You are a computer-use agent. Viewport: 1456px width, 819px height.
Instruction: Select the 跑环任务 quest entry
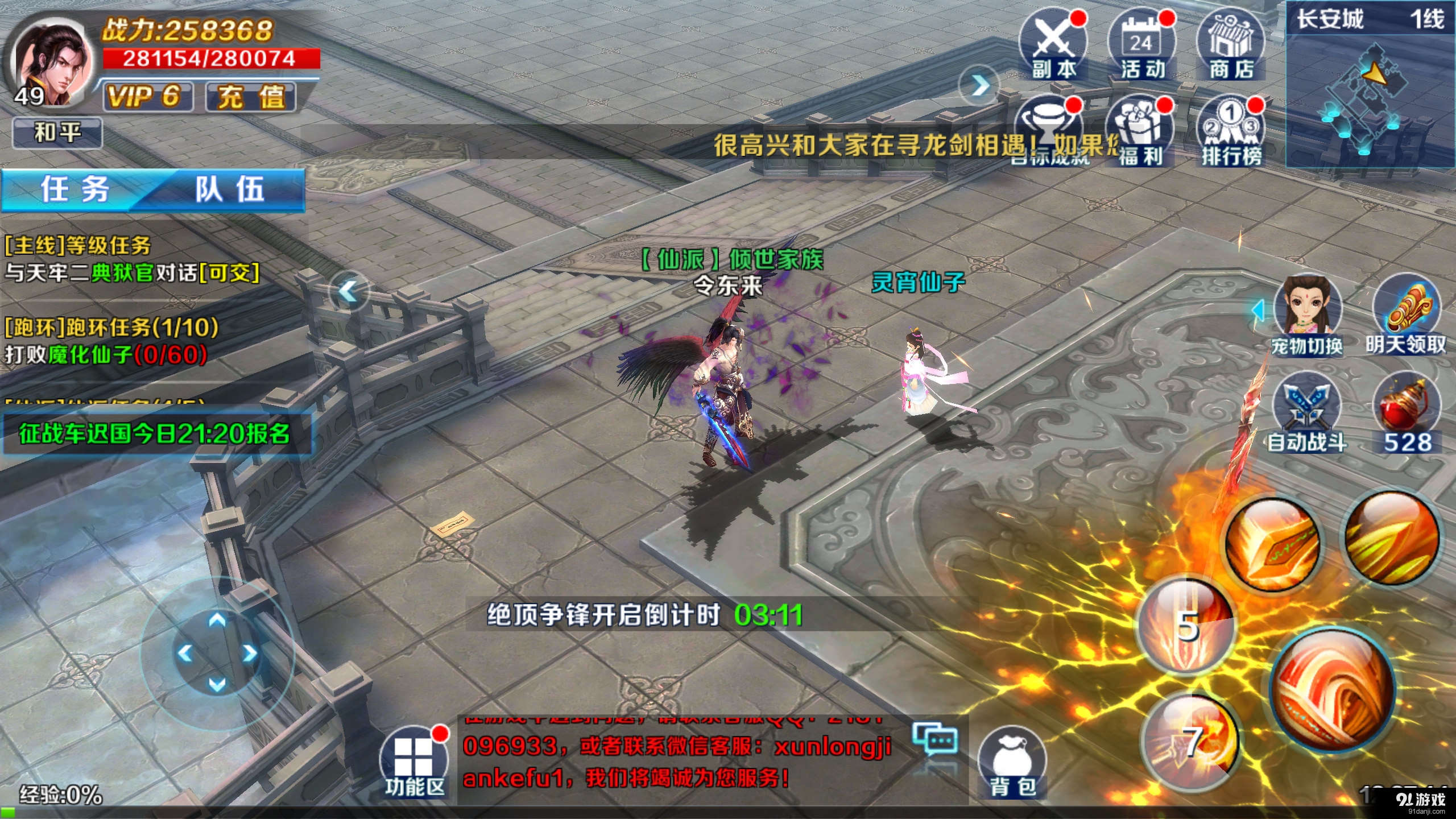(111, 341)
